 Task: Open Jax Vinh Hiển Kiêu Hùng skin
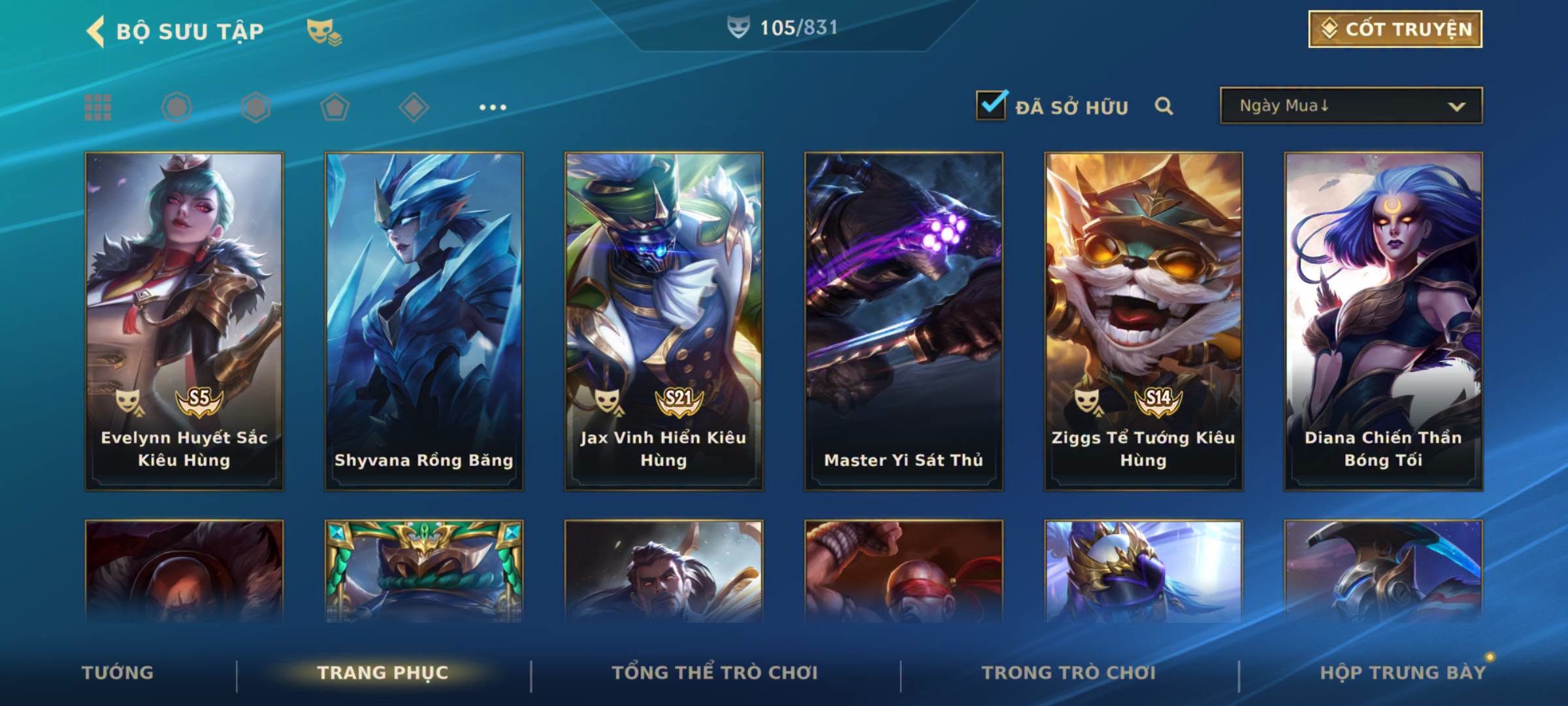(664, 320)
